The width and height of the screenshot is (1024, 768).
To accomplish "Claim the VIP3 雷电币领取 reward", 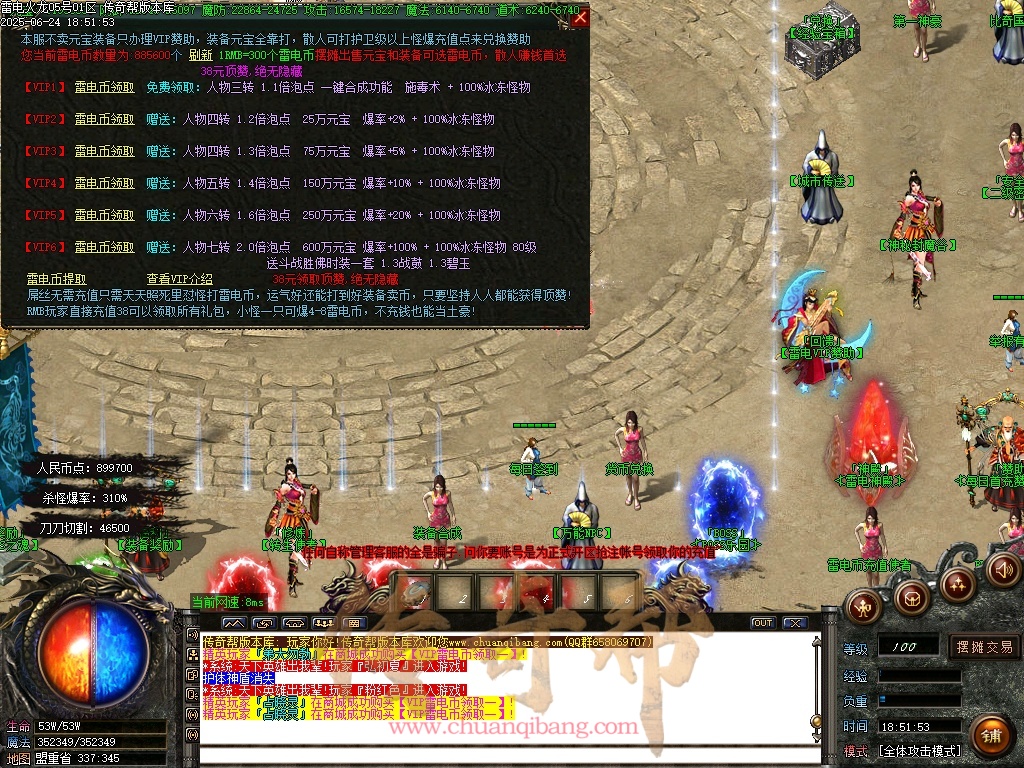I will tap(104, 151).
